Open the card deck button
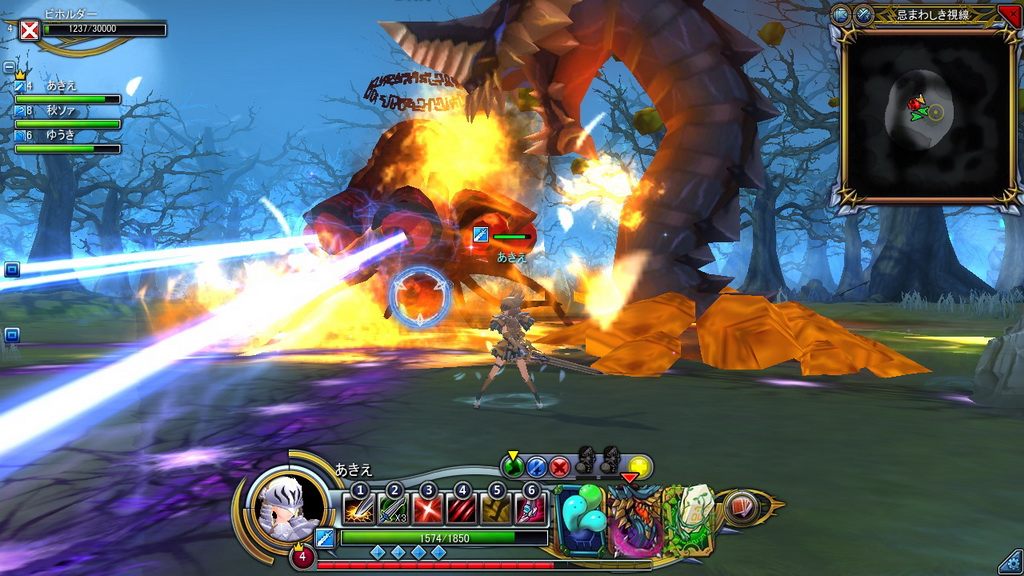Screen dimensions: 1024x576 (740, 506)
